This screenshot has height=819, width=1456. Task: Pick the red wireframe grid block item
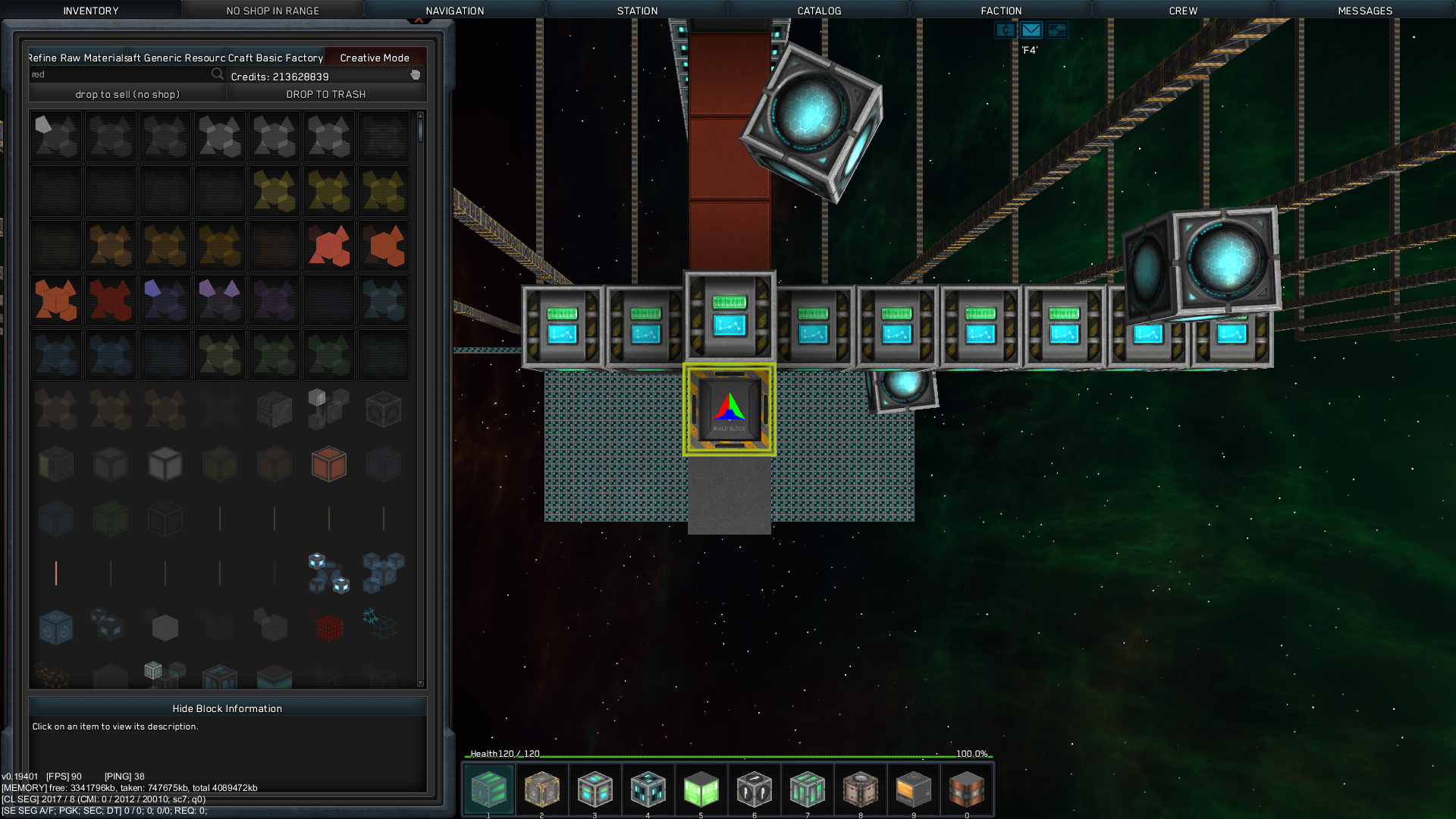(x=329, y=628)
